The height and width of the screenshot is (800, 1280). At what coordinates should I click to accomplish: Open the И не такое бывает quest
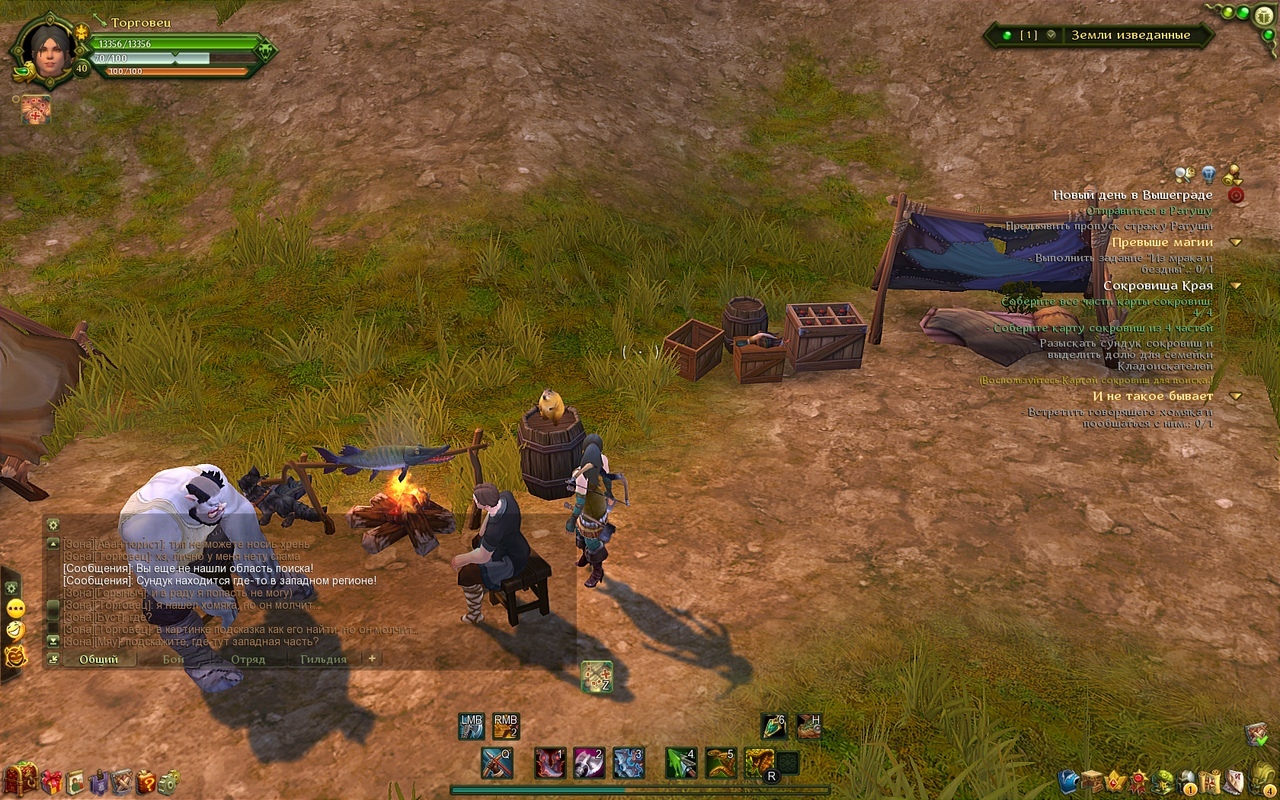1152,397
